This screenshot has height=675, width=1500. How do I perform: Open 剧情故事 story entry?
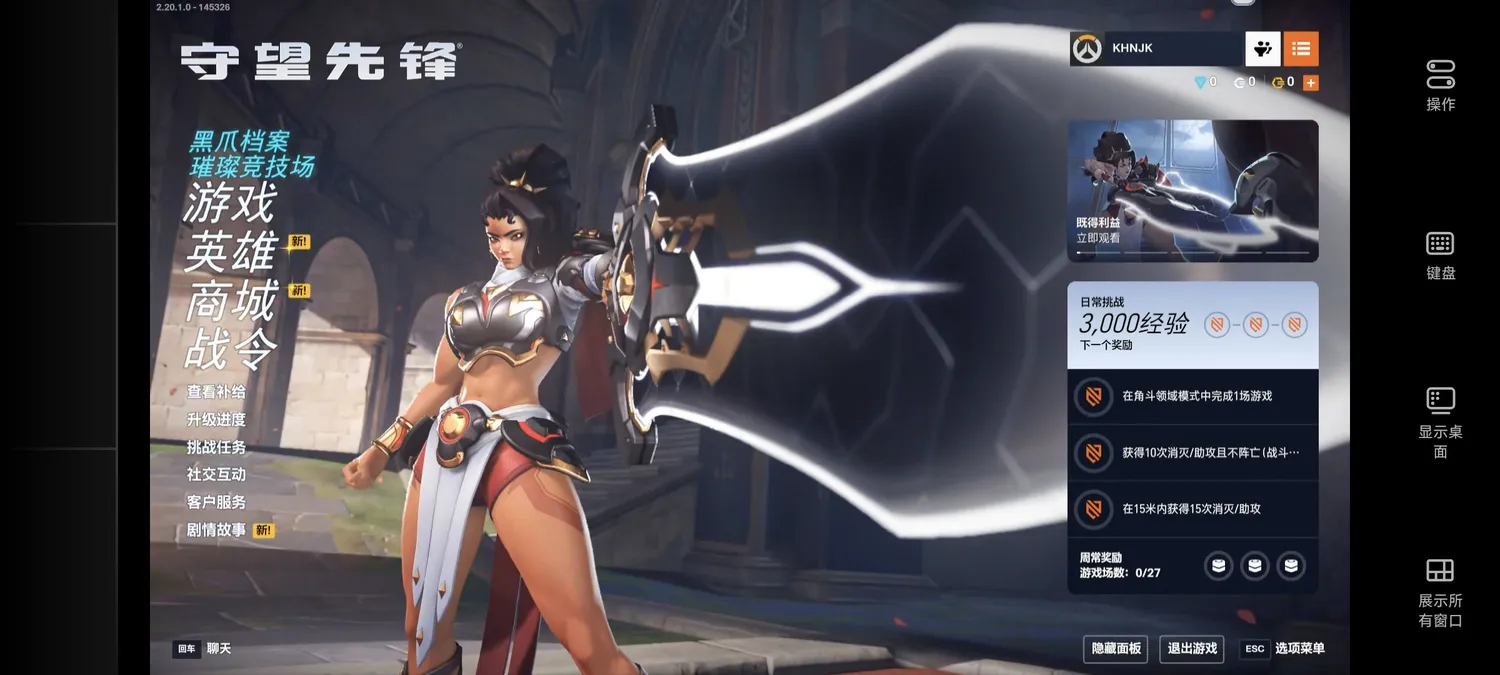point(216,530)
